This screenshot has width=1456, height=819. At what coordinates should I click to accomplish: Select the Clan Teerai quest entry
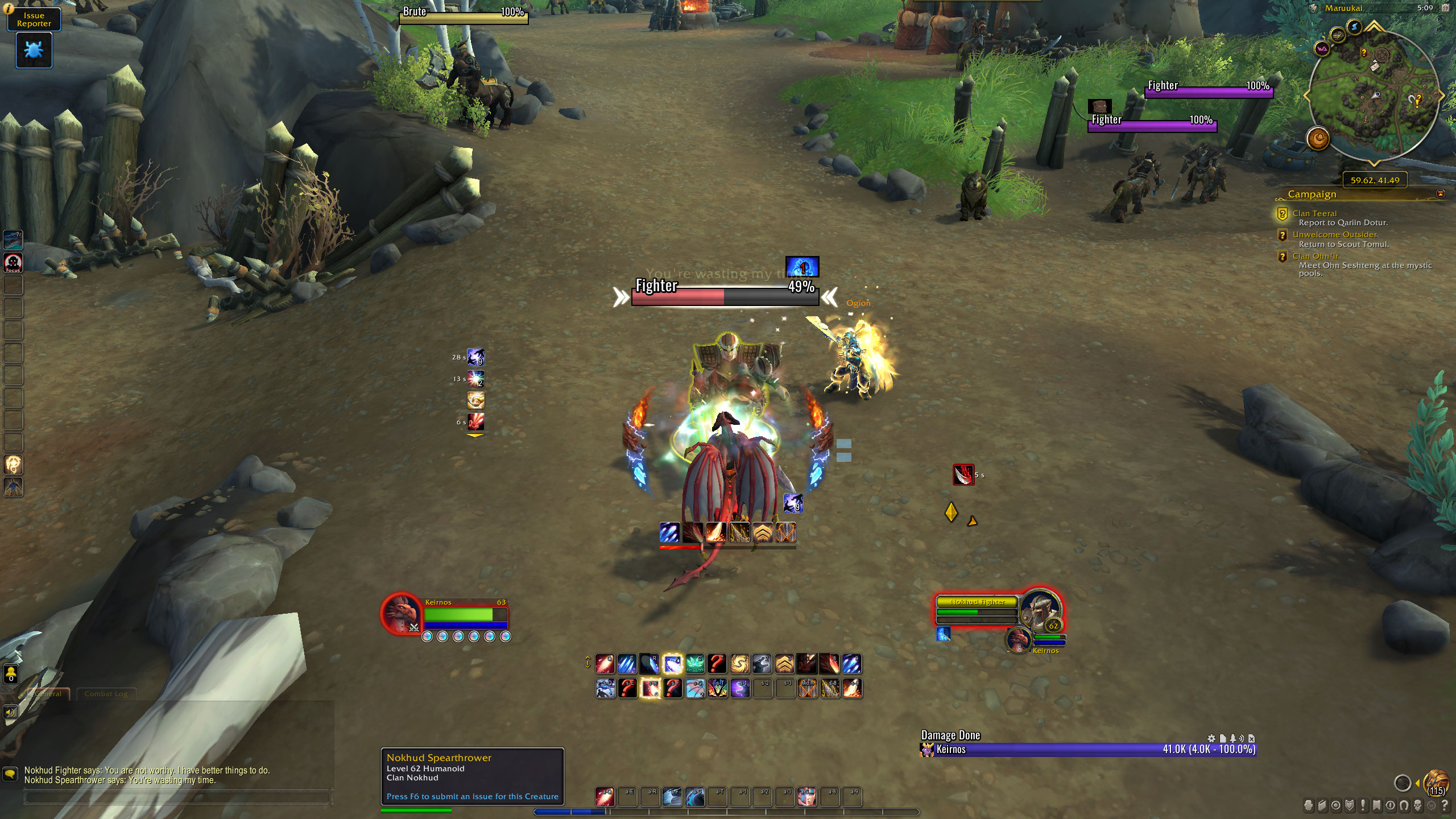[1314, 213]
